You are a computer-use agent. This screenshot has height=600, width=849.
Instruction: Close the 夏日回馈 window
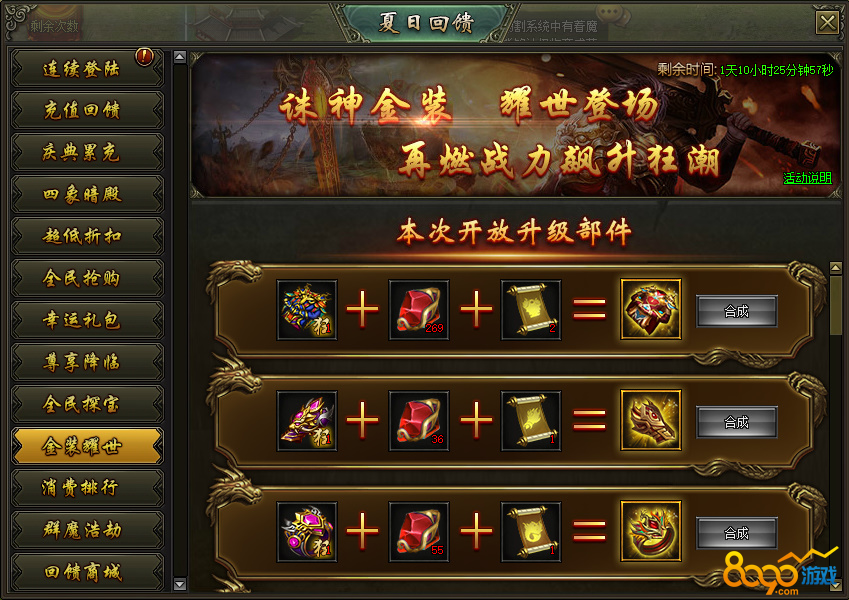(x=827, y=23)
